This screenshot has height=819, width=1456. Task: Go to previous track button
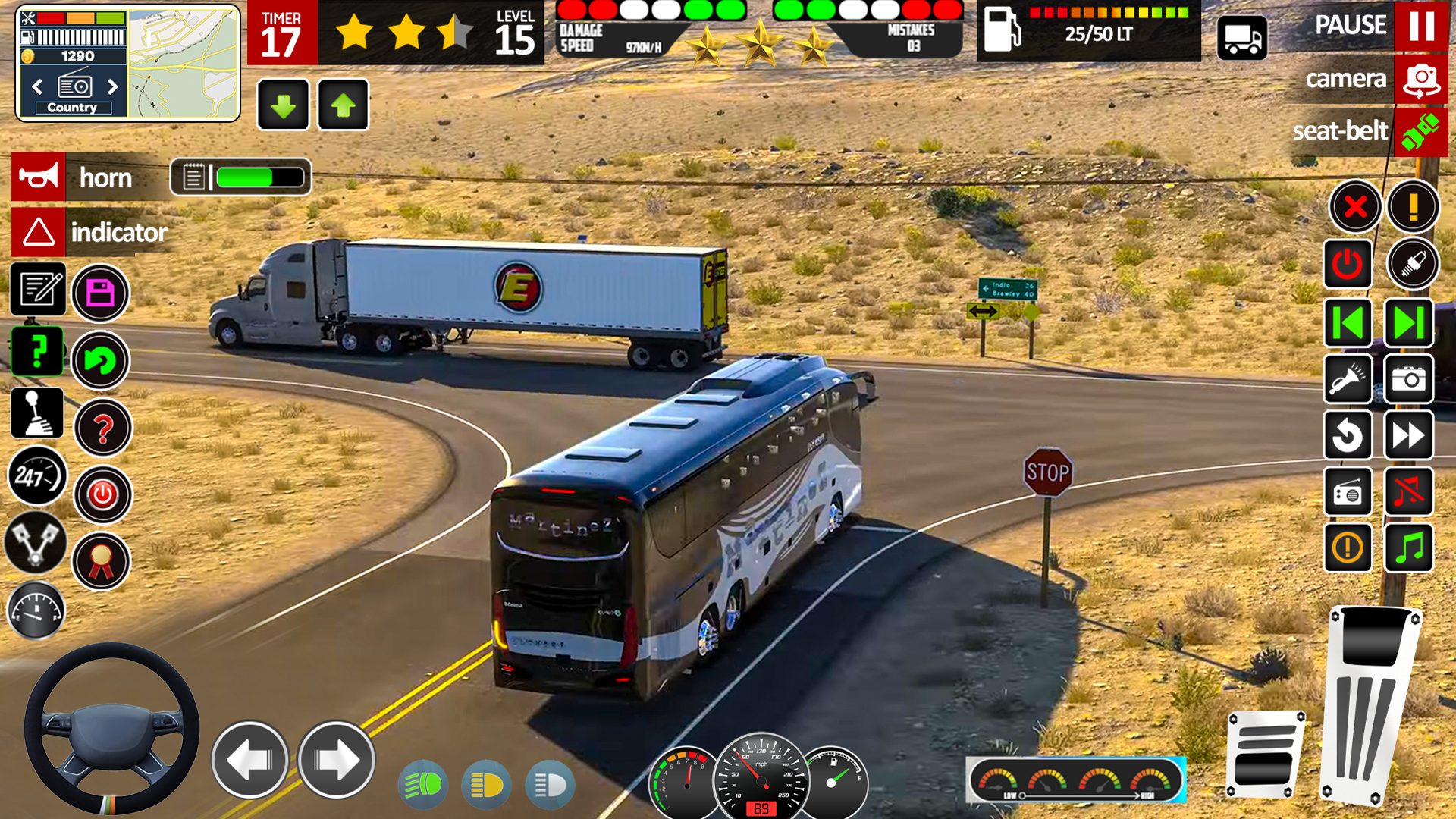tap(1348, 322)
